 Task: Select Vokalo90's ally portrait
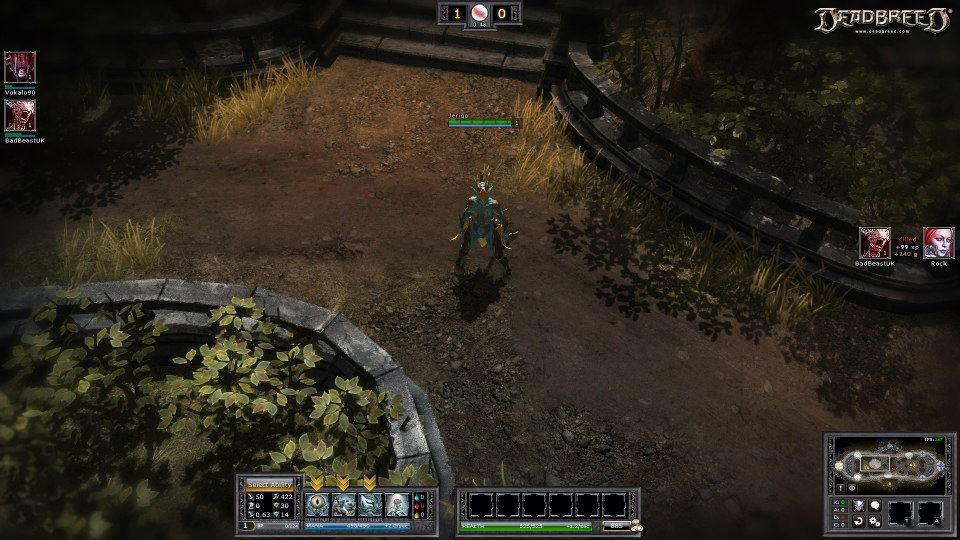[19, 67]
